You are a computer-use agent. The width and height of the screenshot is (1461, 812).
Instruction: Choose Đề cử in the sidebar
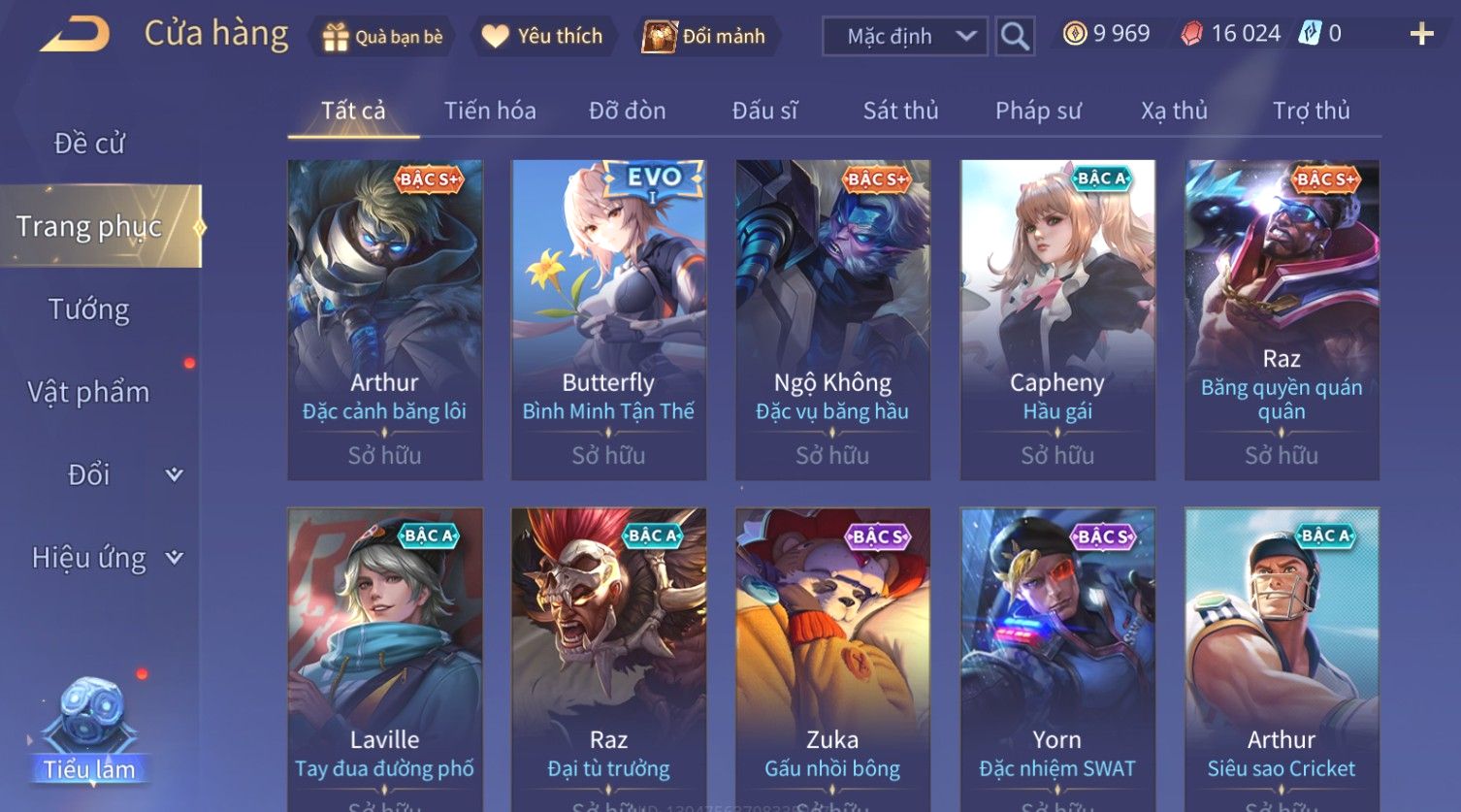click(89, 144)
